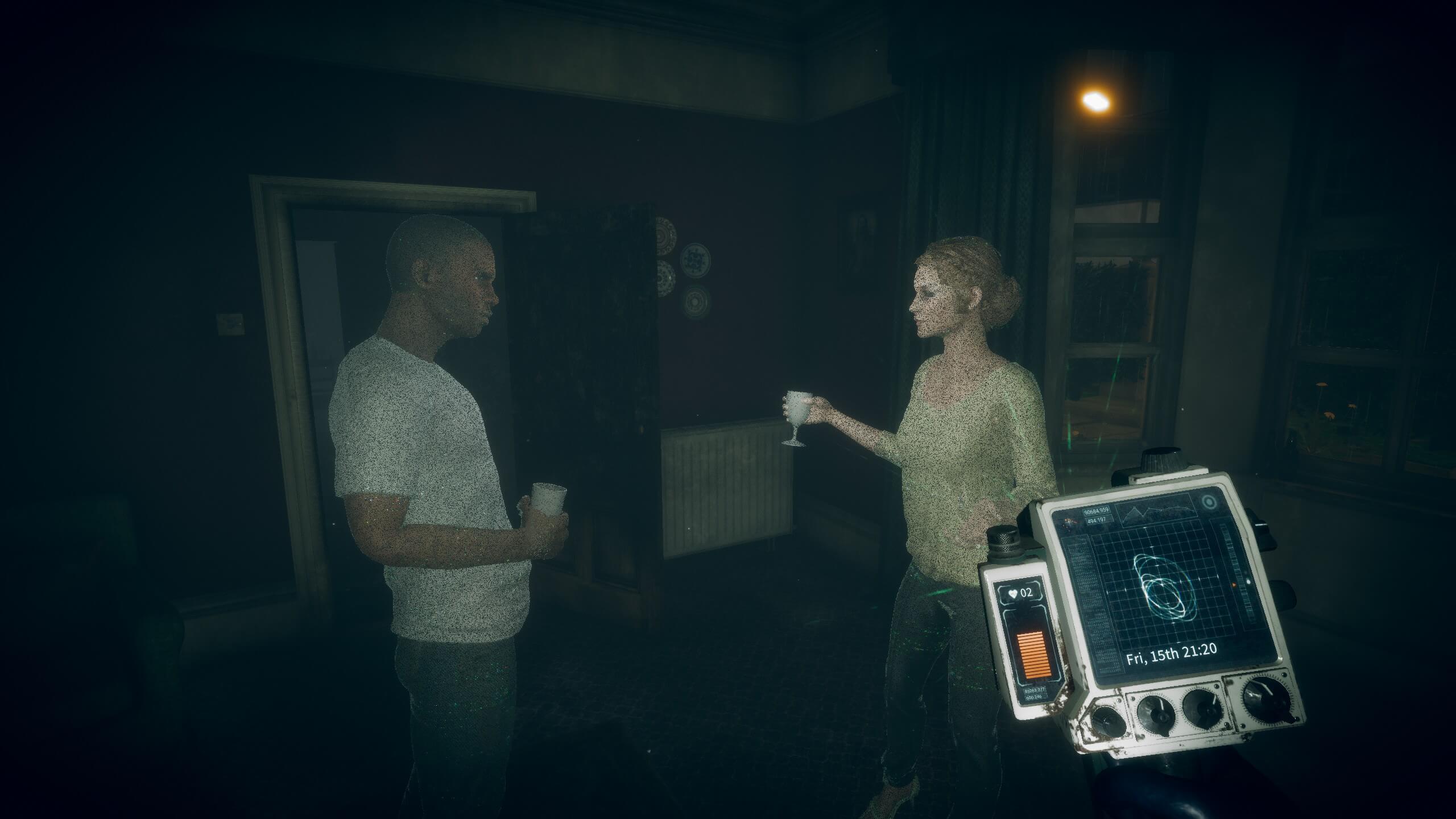Select the Fri, 15th 21:20 time display
This screenshot has height=819, width=1456.
1173,653
